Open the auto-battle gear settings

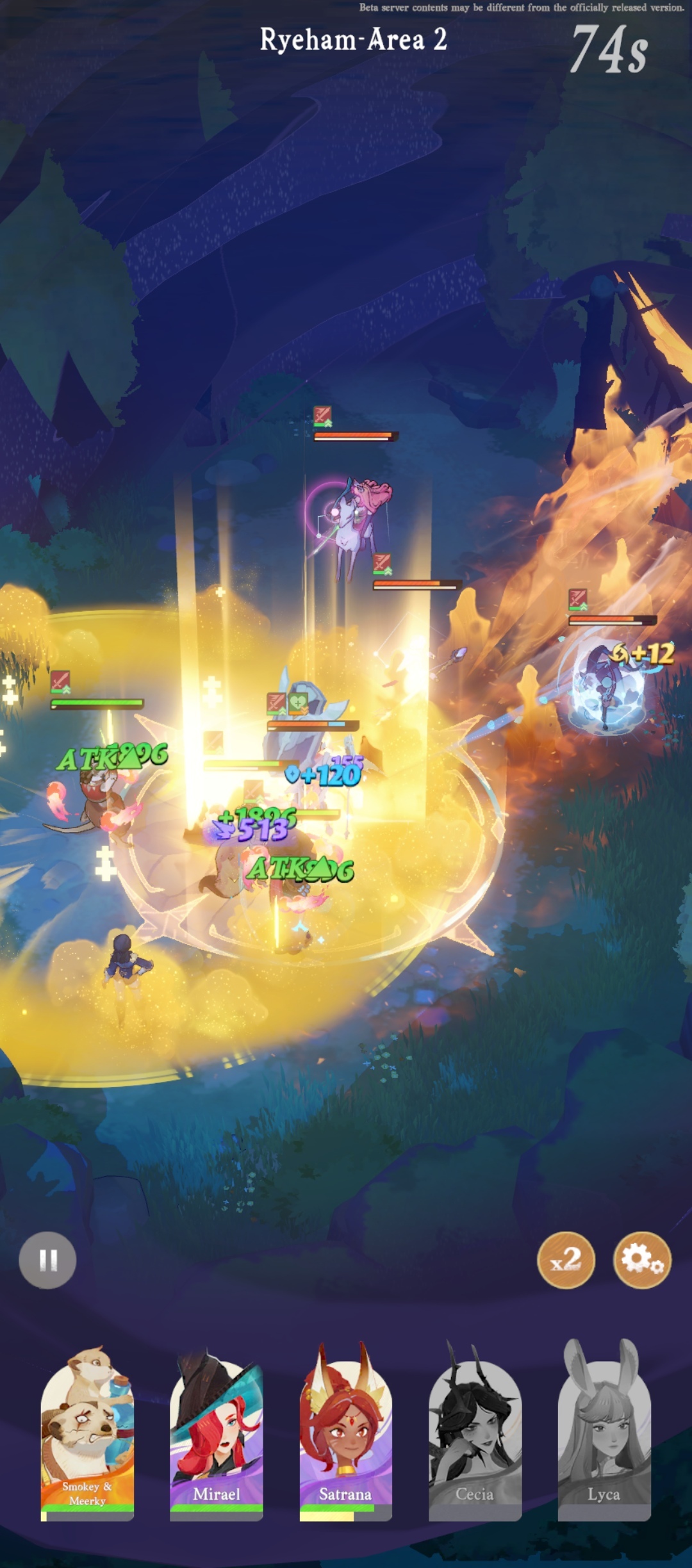(x=642, y=1259)
